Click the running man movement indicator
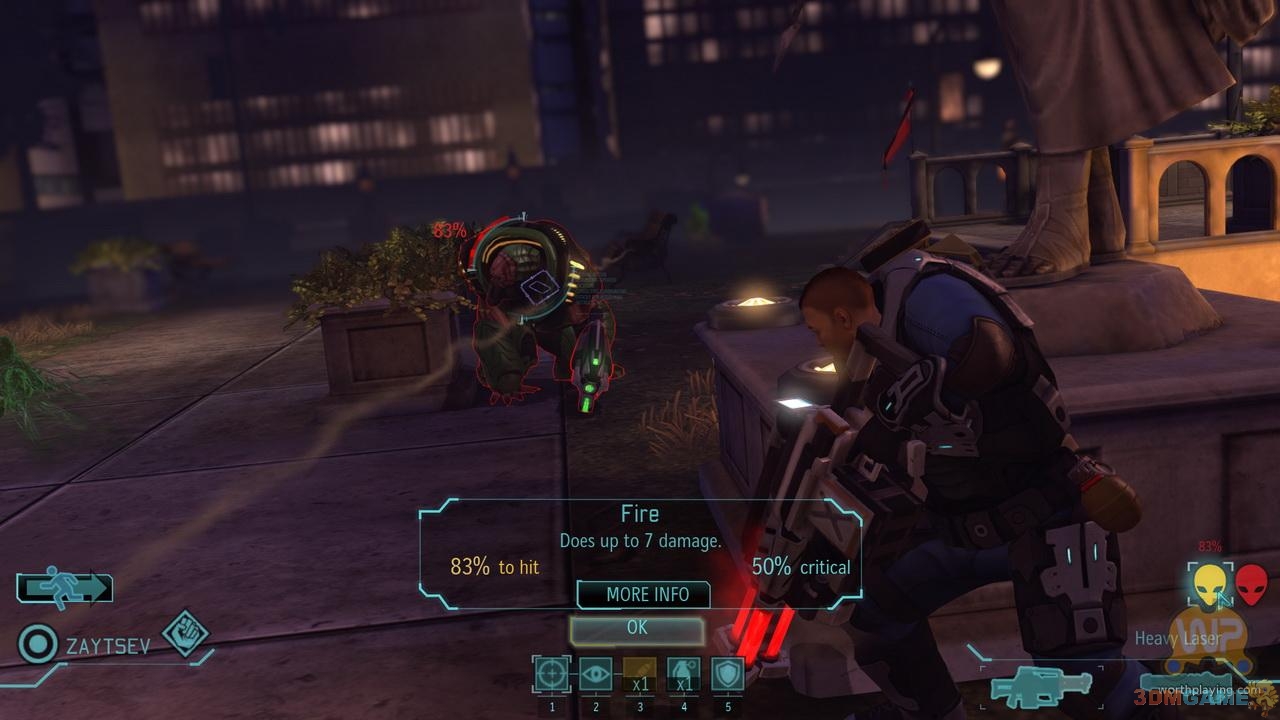This screenshot has width=1280, height=720. click(x=64, y=588)
